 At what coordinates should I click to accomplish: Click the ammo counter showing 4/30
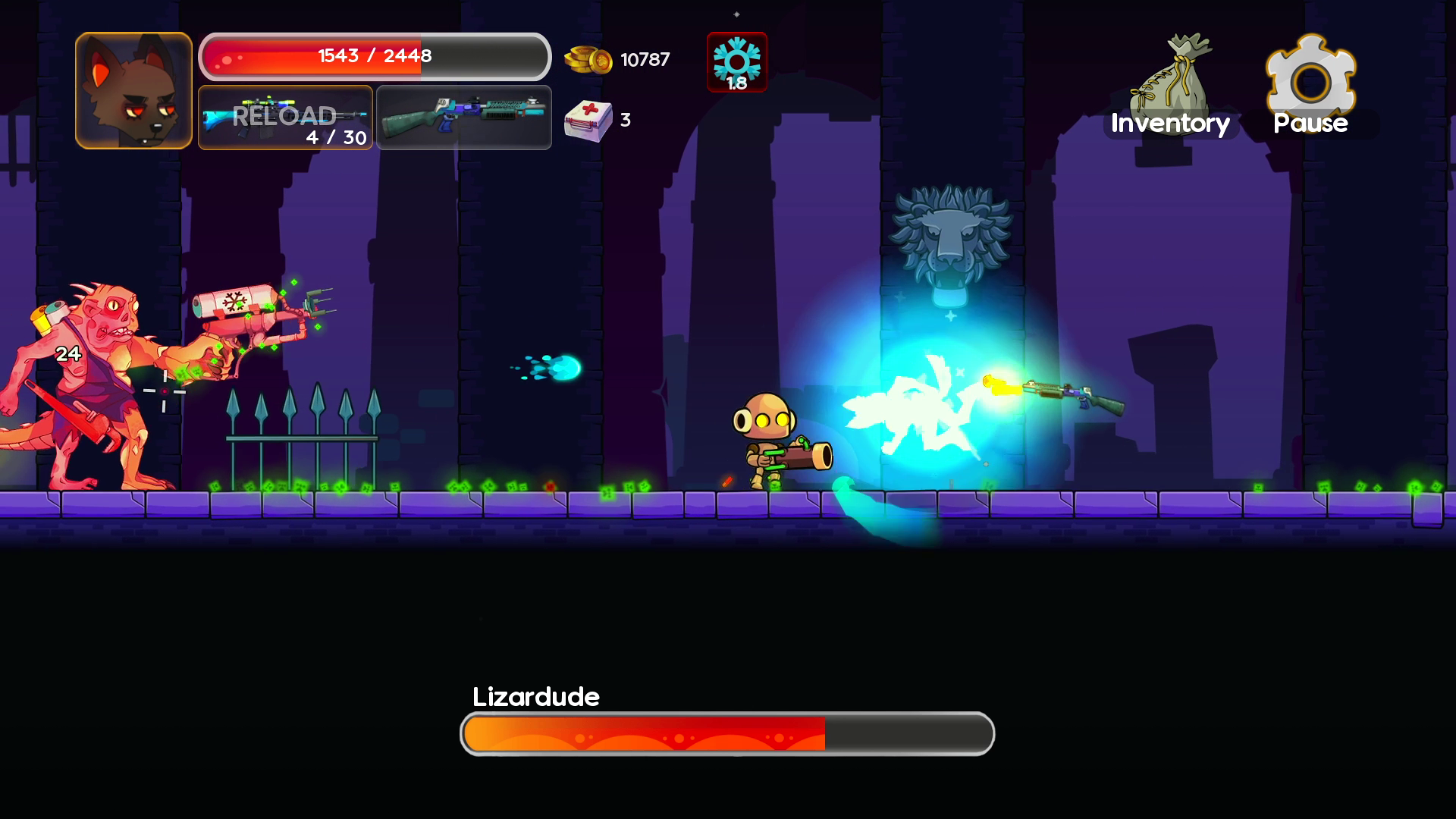point(334,138)
